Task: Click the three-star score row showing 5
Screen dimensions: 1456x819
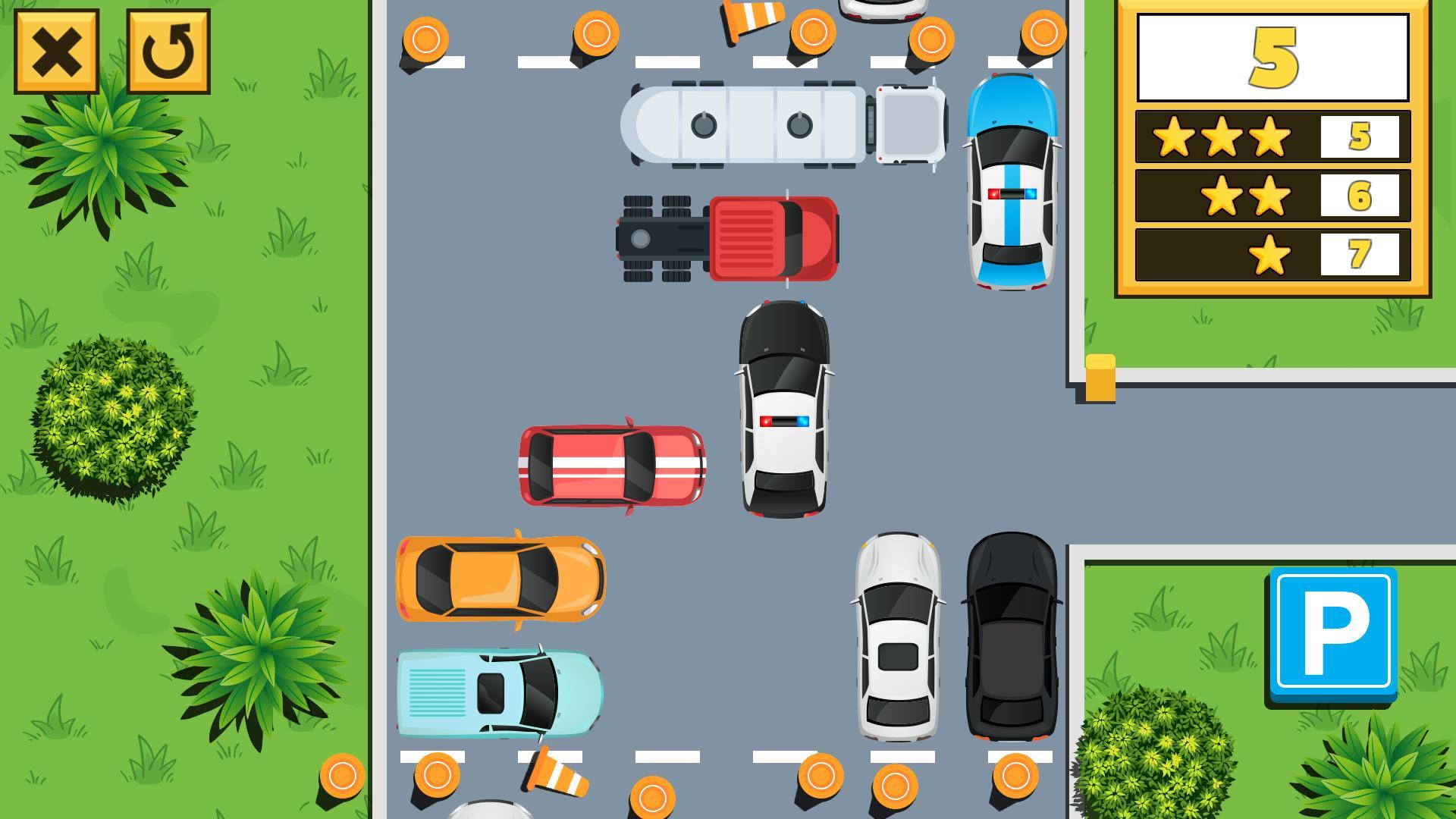Action: click(1274, 137)
